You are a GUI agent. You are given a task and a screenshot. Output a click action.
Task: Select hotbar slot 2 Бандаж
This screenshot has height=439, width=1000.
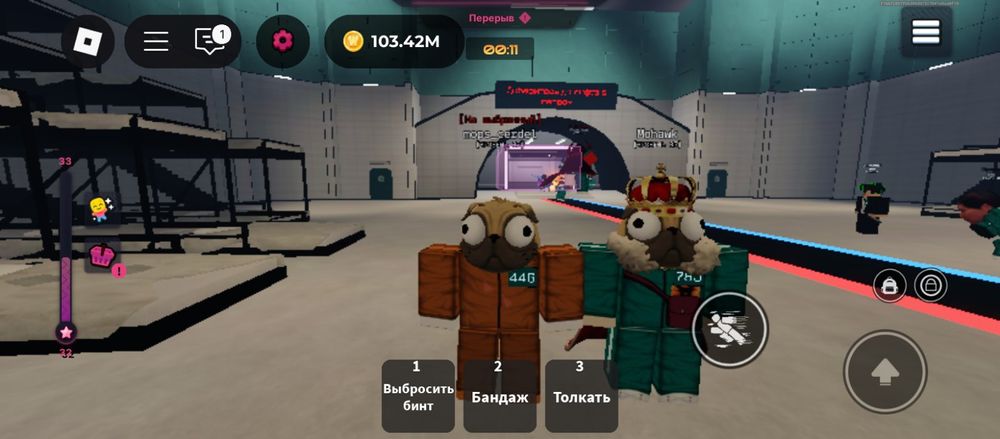[499, 394]
